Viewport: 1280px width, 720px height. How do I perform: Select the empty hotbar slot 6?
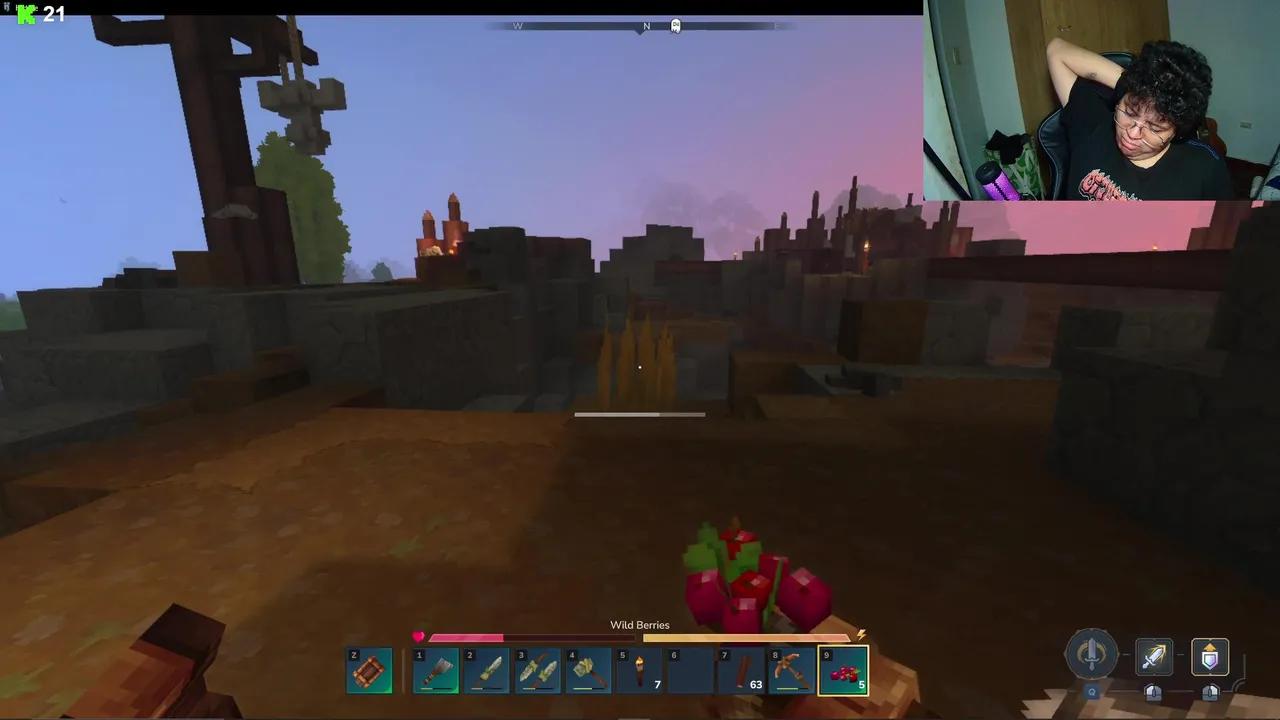click(690, 668)
